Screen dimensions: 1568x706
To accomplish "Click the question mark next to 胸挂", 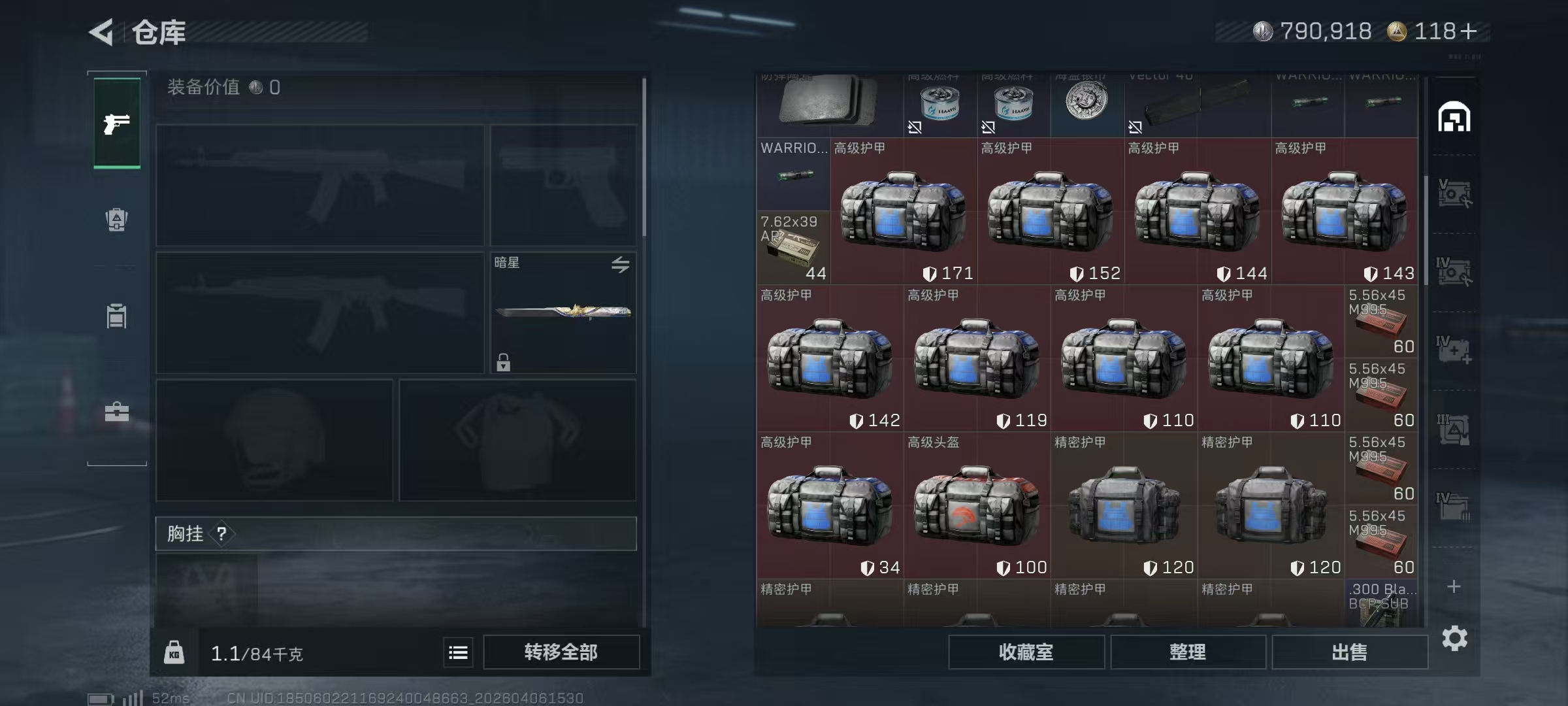I will [x=223, y=533].
